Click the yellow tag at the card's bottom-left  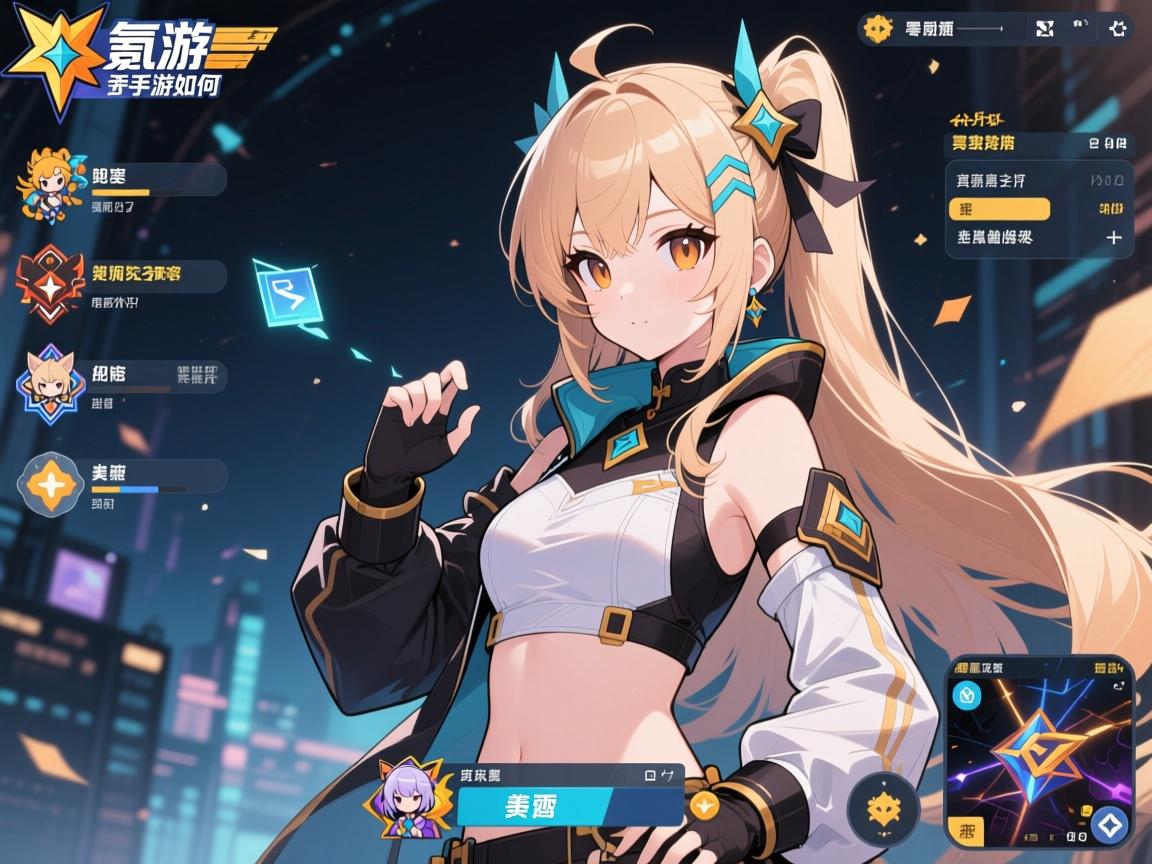(966, 830)
